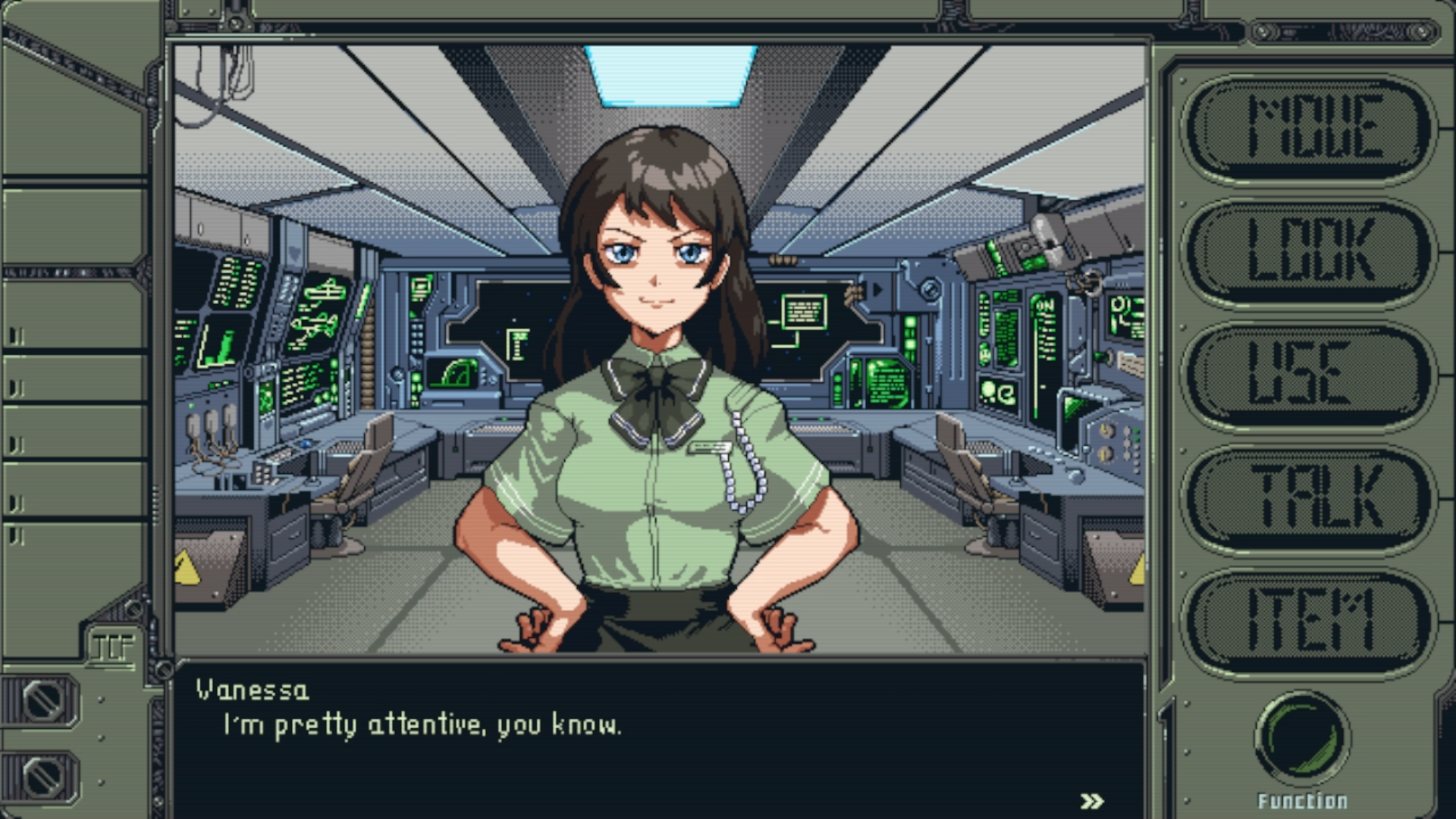Open the ITEM menu
This screenshot has height=819, width=1456.
(x=1310, y=622)
